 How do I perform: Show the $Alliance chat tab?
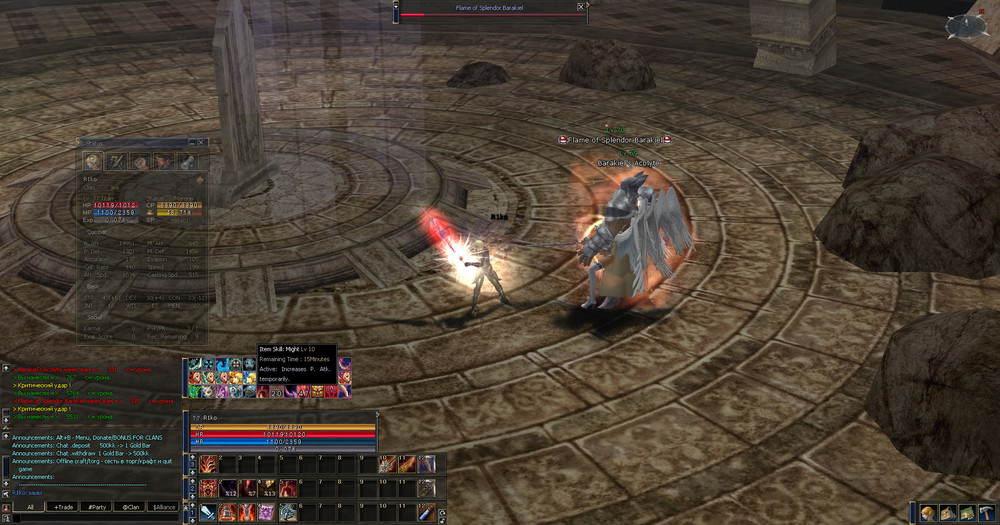164,507
